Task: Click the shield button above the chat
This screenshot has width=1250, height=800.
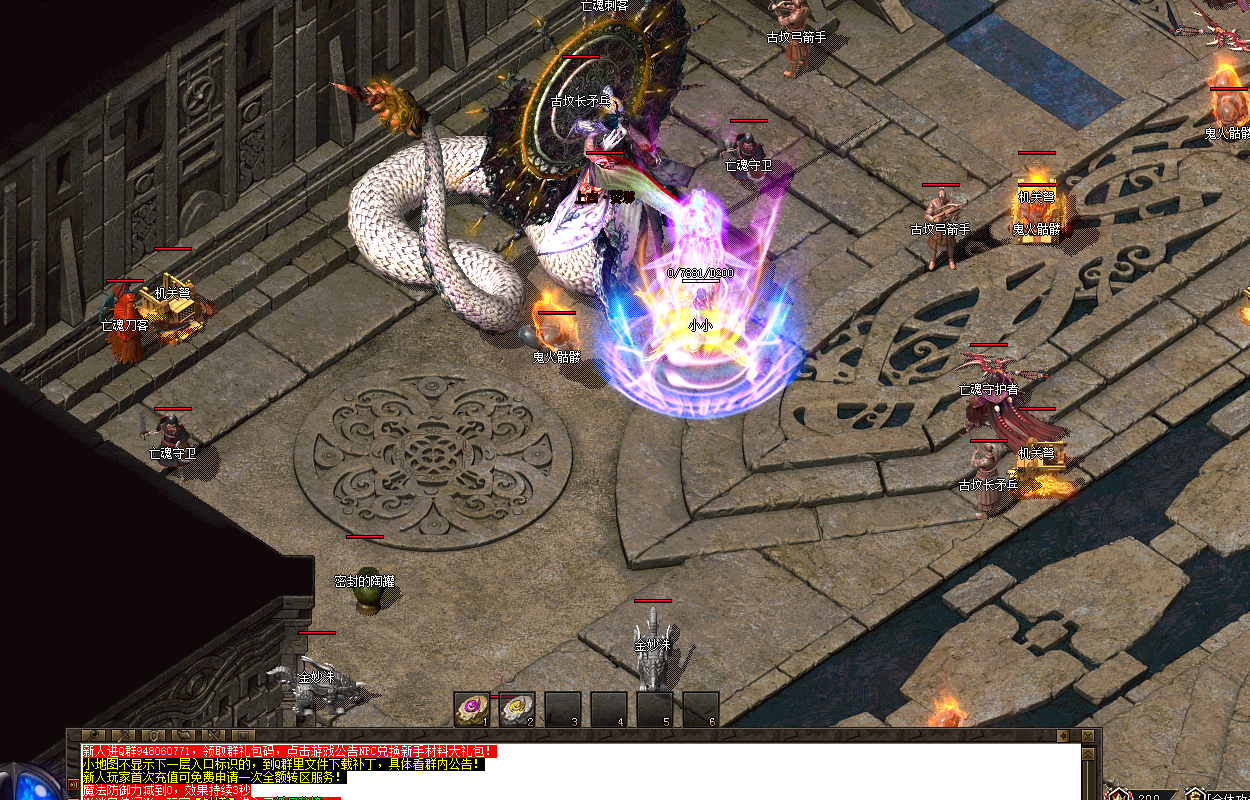Action: click(x=153, y=735)
